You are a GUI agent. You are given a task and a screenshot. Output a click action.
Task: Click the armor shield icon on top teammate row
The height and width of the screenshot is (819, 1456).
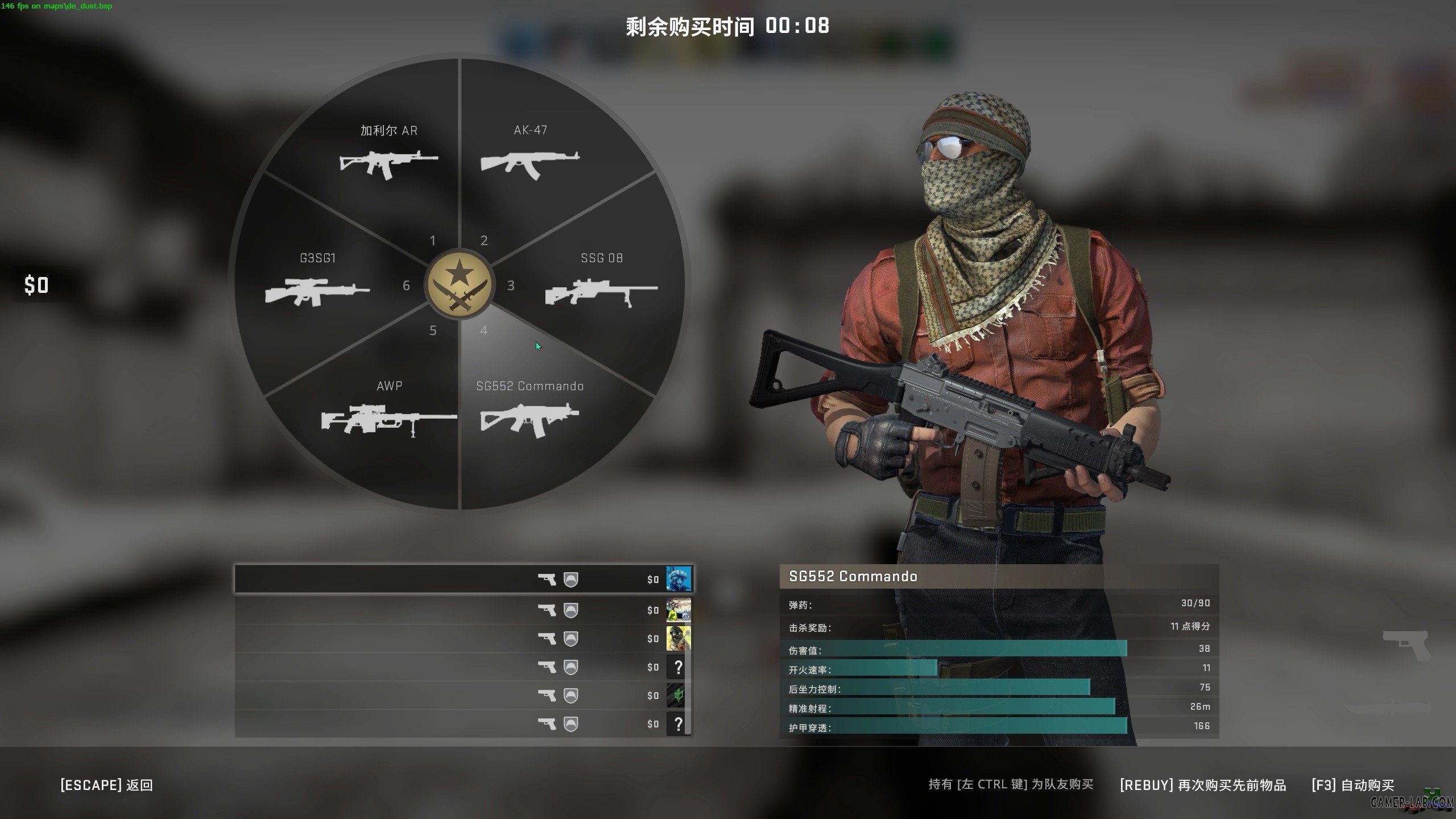click(x=570, y=579)
